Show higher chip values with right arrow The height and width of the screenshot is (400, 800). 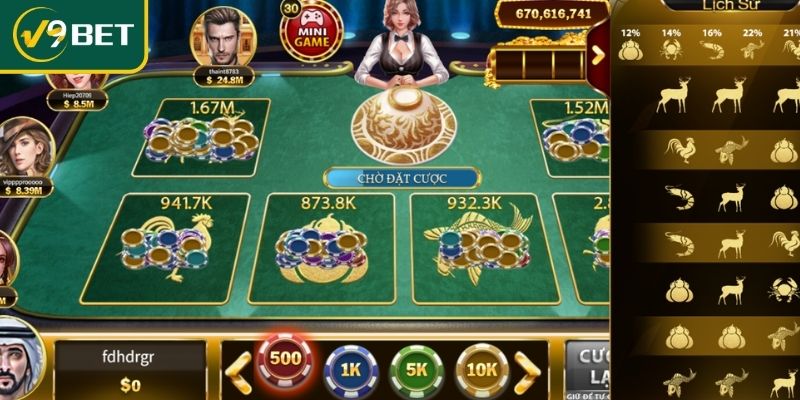tap(530, 370)
